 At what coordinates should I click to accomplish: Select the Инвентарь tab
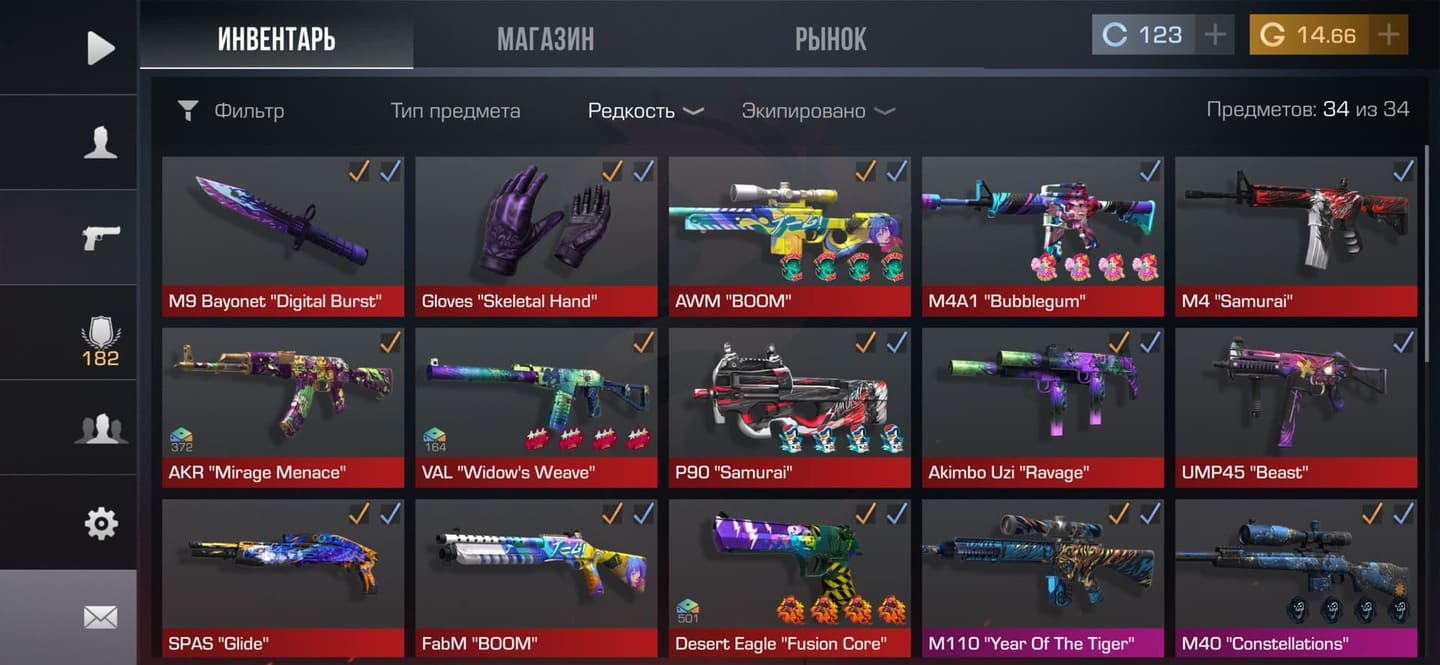coord(276,39)
